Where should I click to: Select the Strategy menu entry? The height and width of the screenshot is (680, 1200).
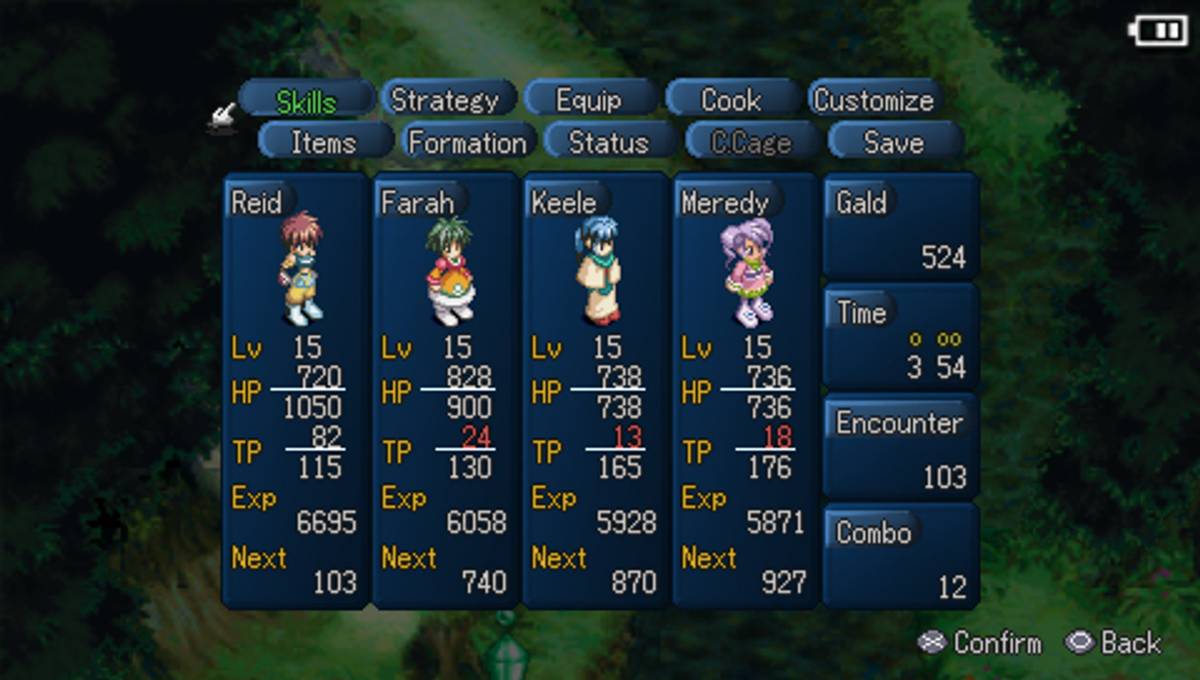445,100
